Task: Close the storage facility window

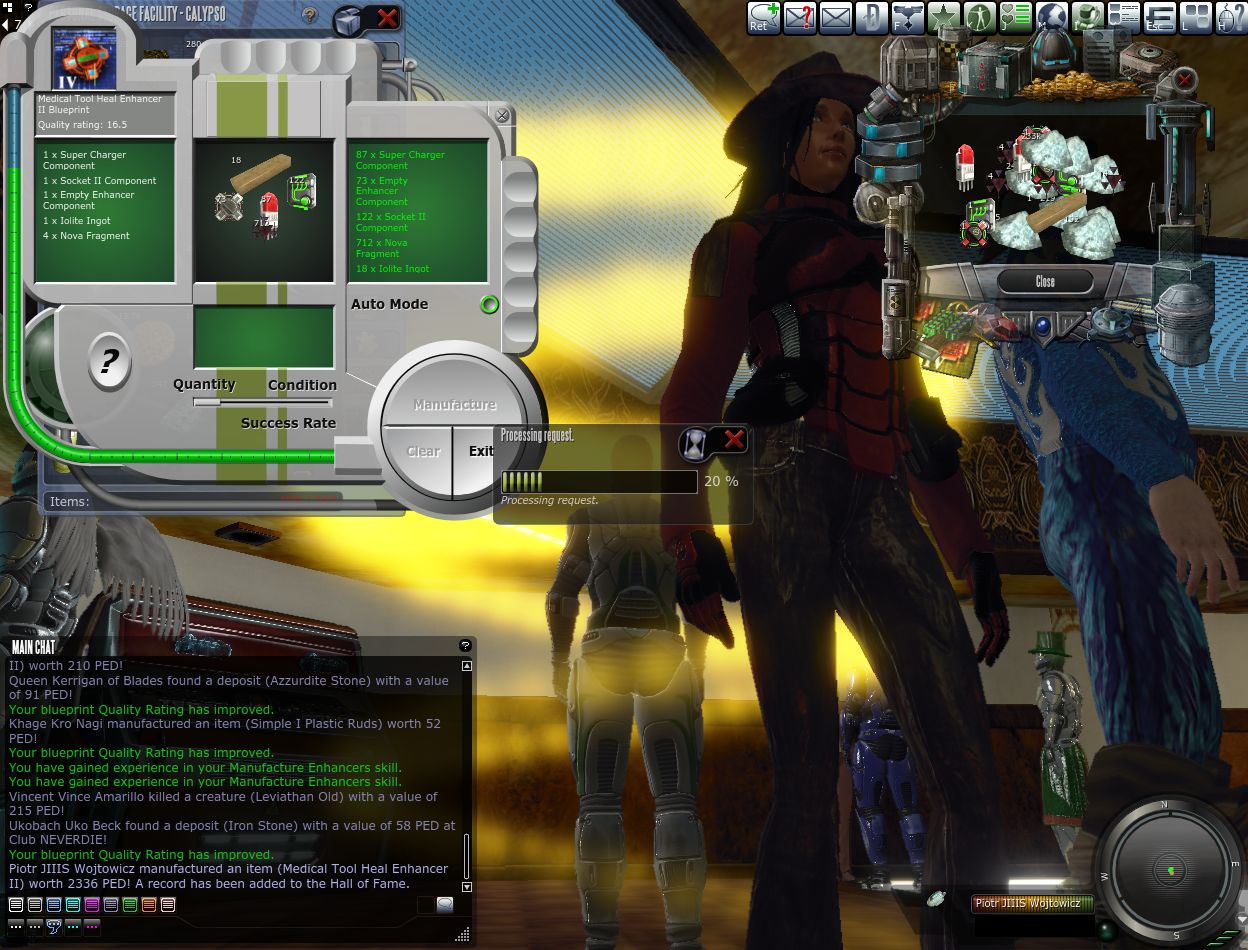Action: coord(387,18)
